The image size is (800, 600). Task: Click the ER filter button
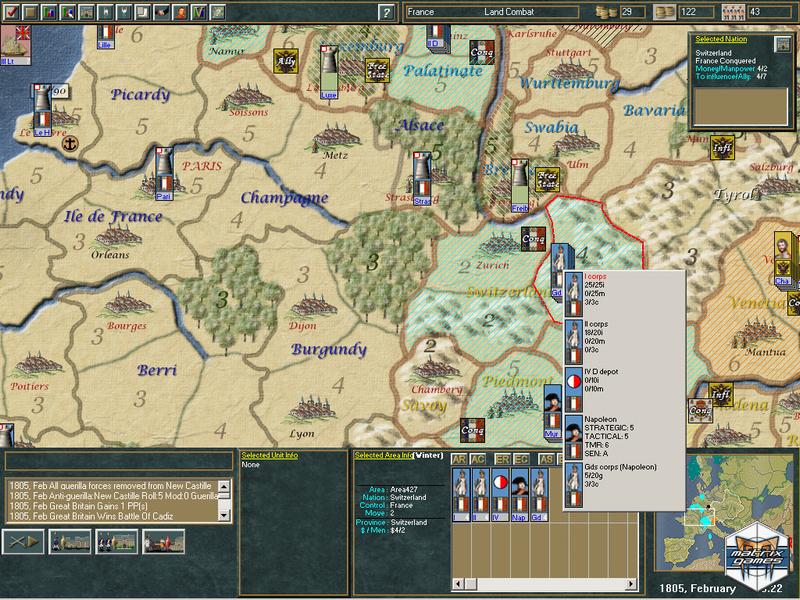pyautogui.click(x=503, y=459)
